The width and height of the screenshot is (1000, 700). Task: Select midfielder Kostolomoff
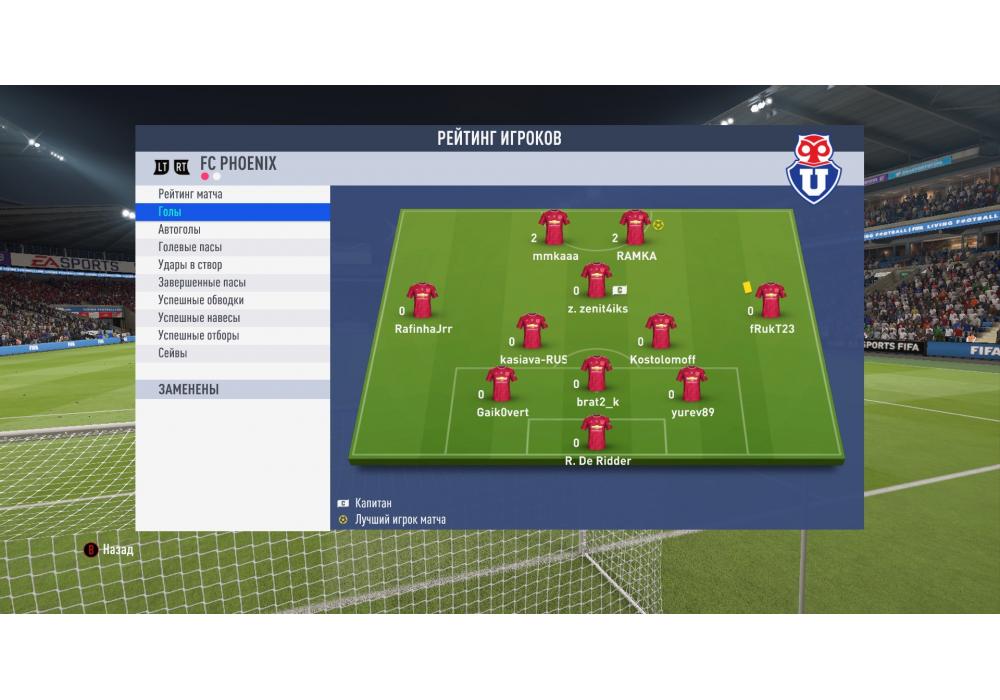[662, 332]
